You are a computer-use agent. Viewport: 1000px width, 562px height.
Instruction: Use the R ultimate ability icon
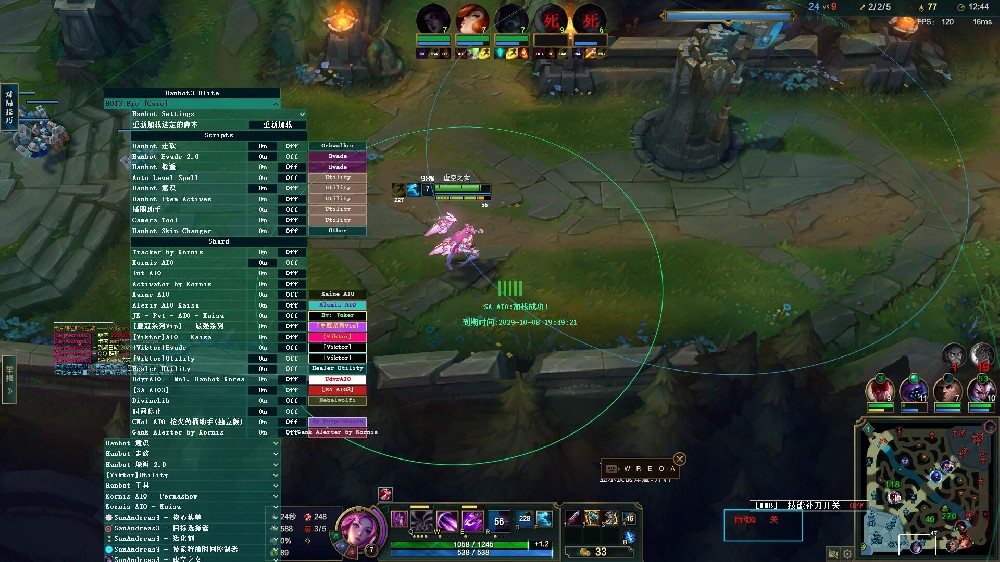click(x=499, y=521)
